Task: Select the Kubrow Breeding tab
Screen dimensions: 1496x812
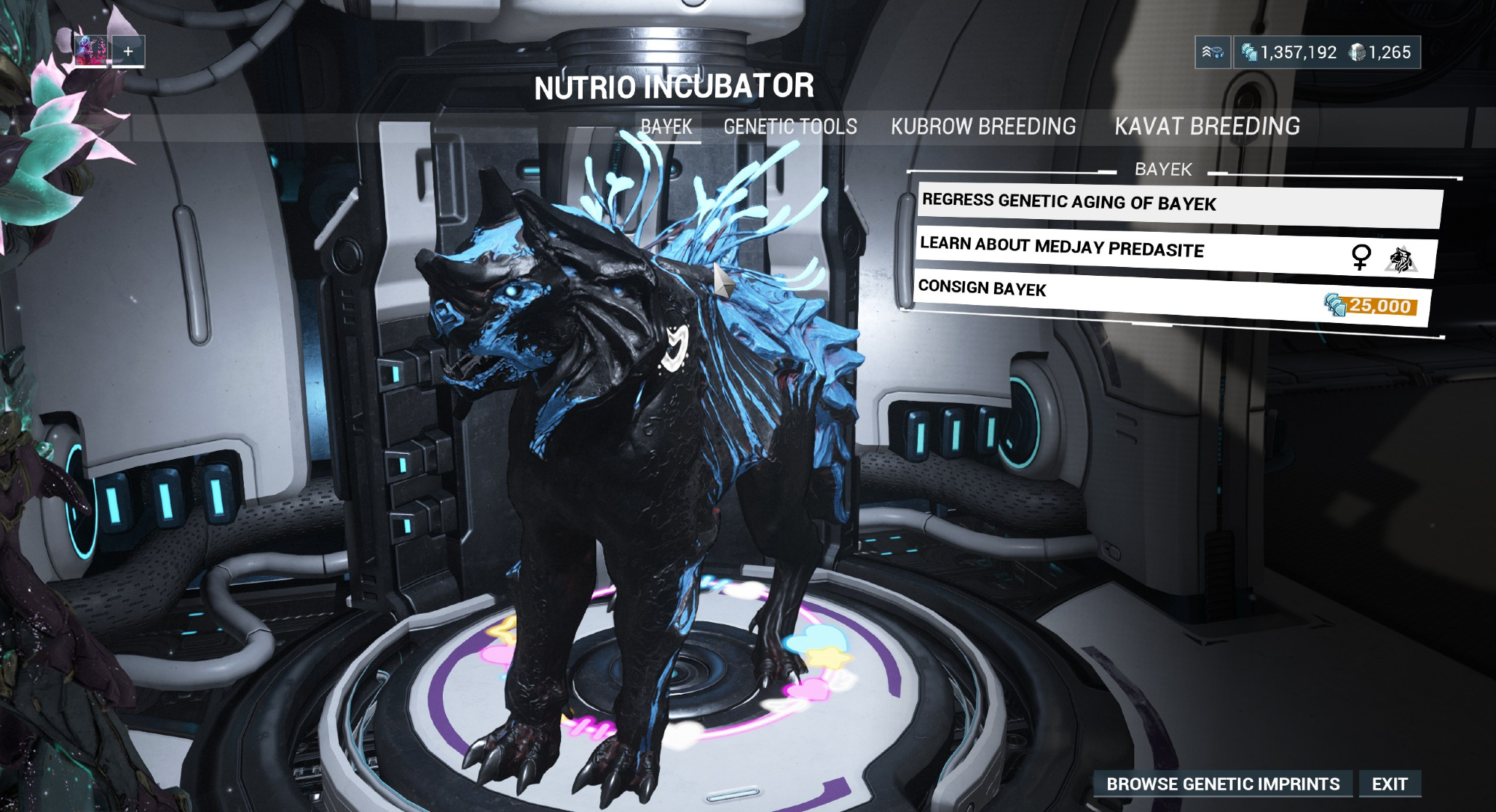Action: tap(983, 126)
